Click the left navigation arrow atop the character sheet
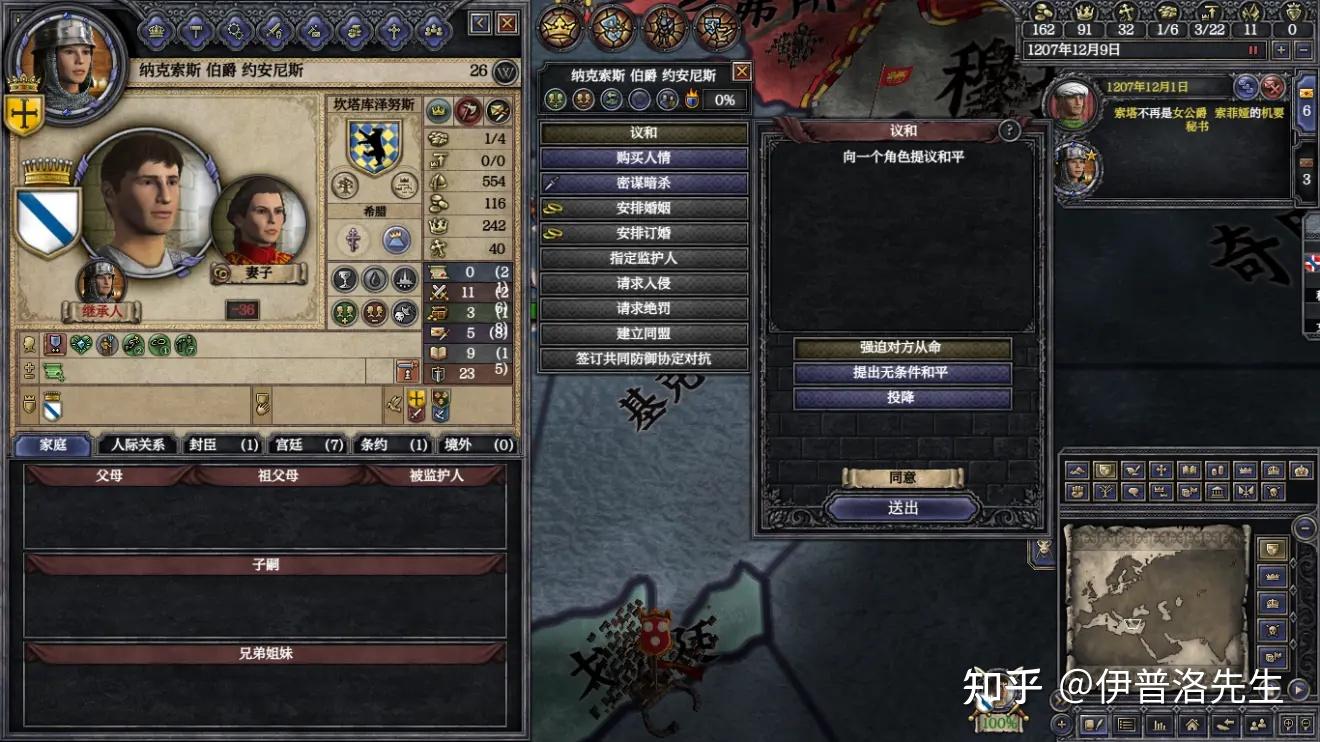The height and width of the screenshot is (742, 1320). coord(480,21)
